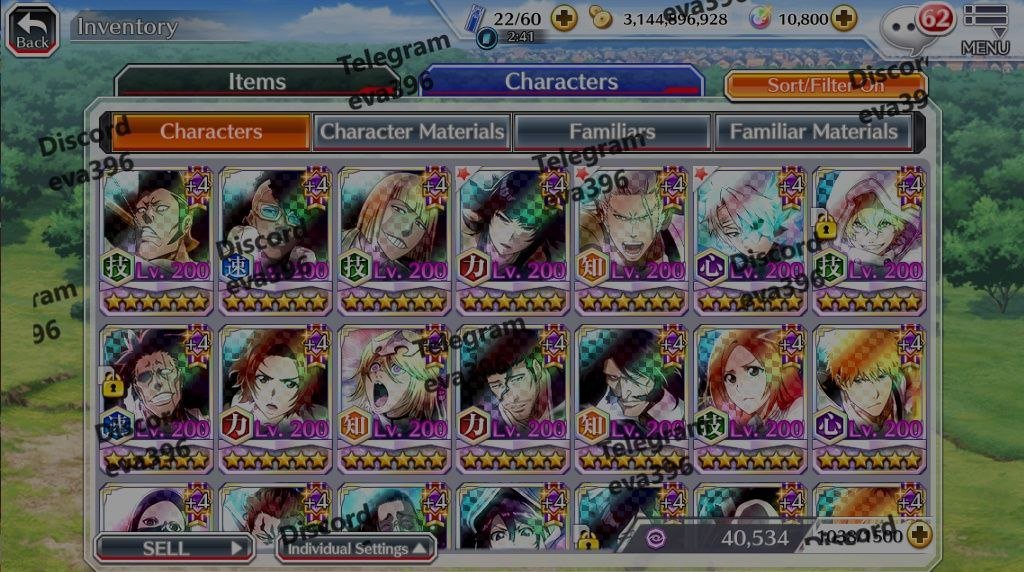Show the Familiars sub-tab
Viewport: 1024px width, 572px height.
[612, 131]
